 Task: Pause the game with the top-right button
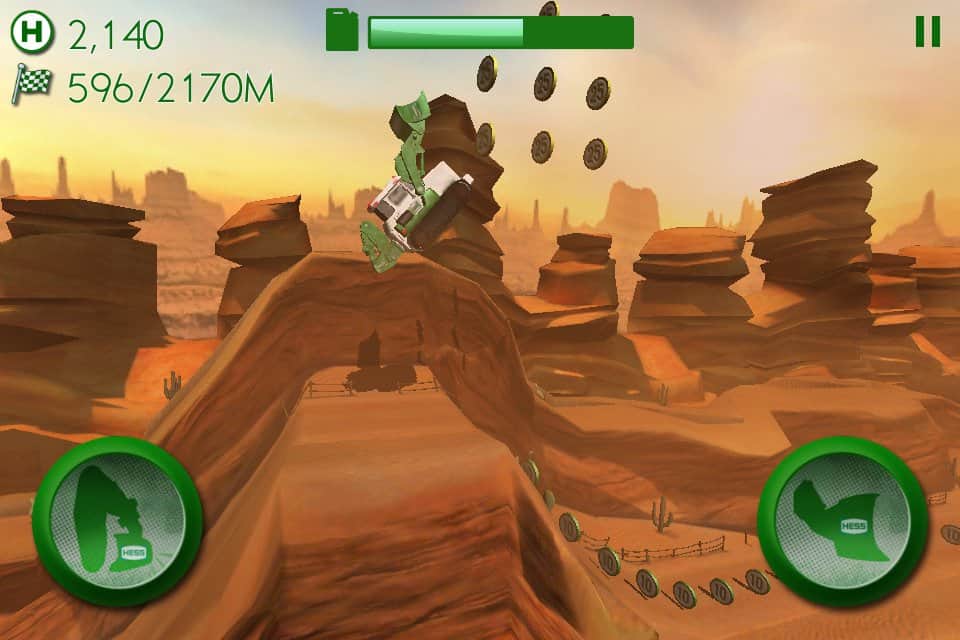927,32
